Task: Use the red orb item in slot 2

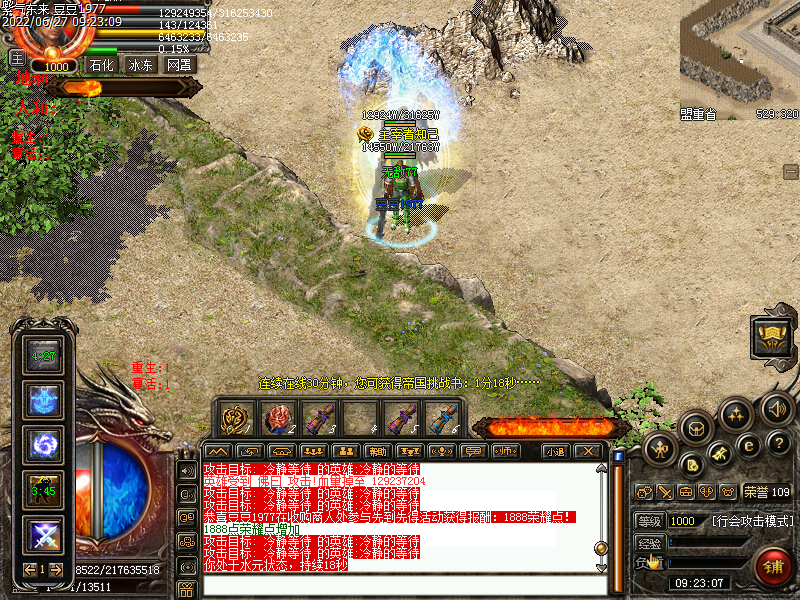Action: (x=277, y=418)
